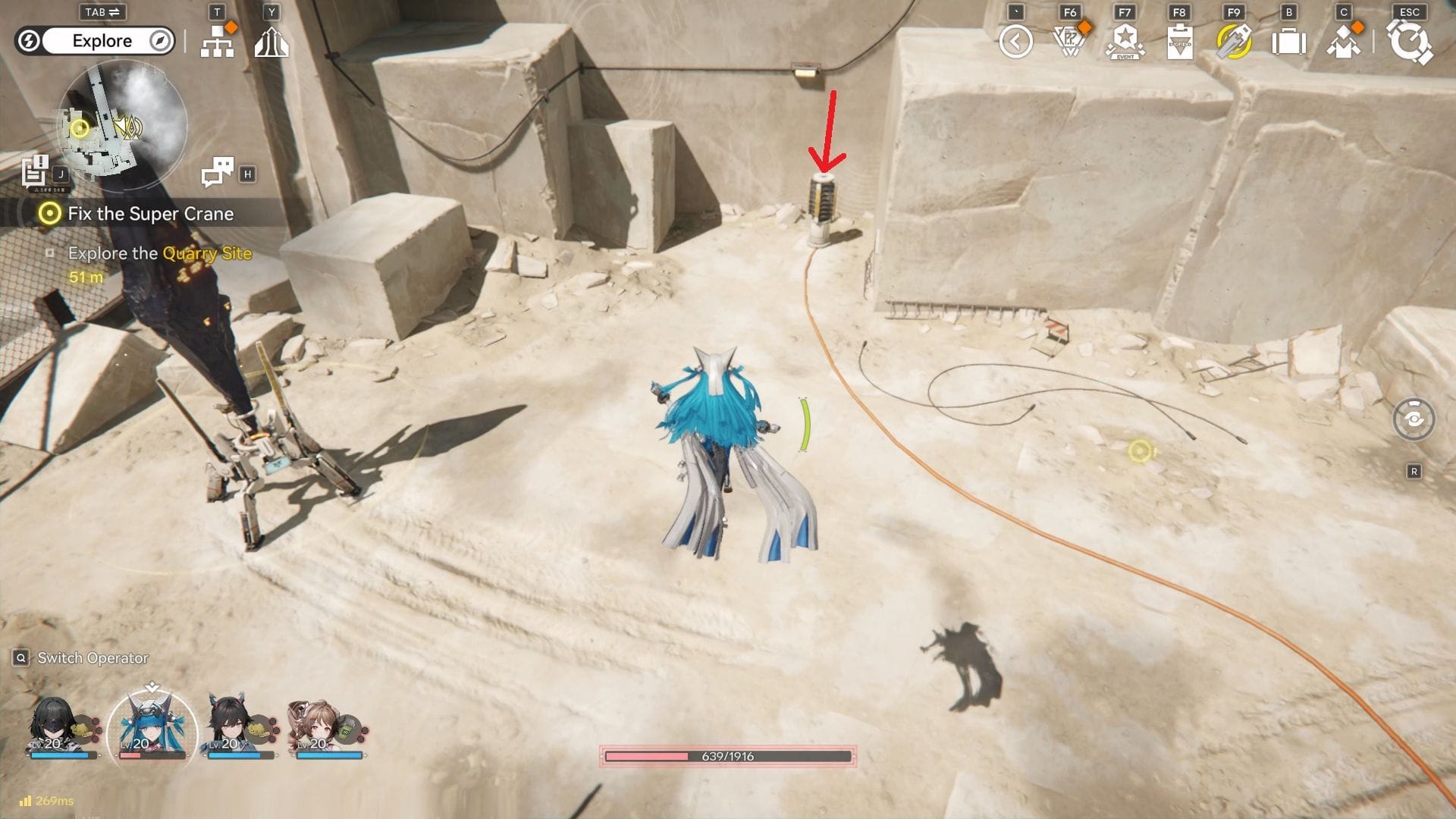Activate the yellow-ringed tool icon
This screenshot has height=819, width=1456.
(x=1234, y=42)
